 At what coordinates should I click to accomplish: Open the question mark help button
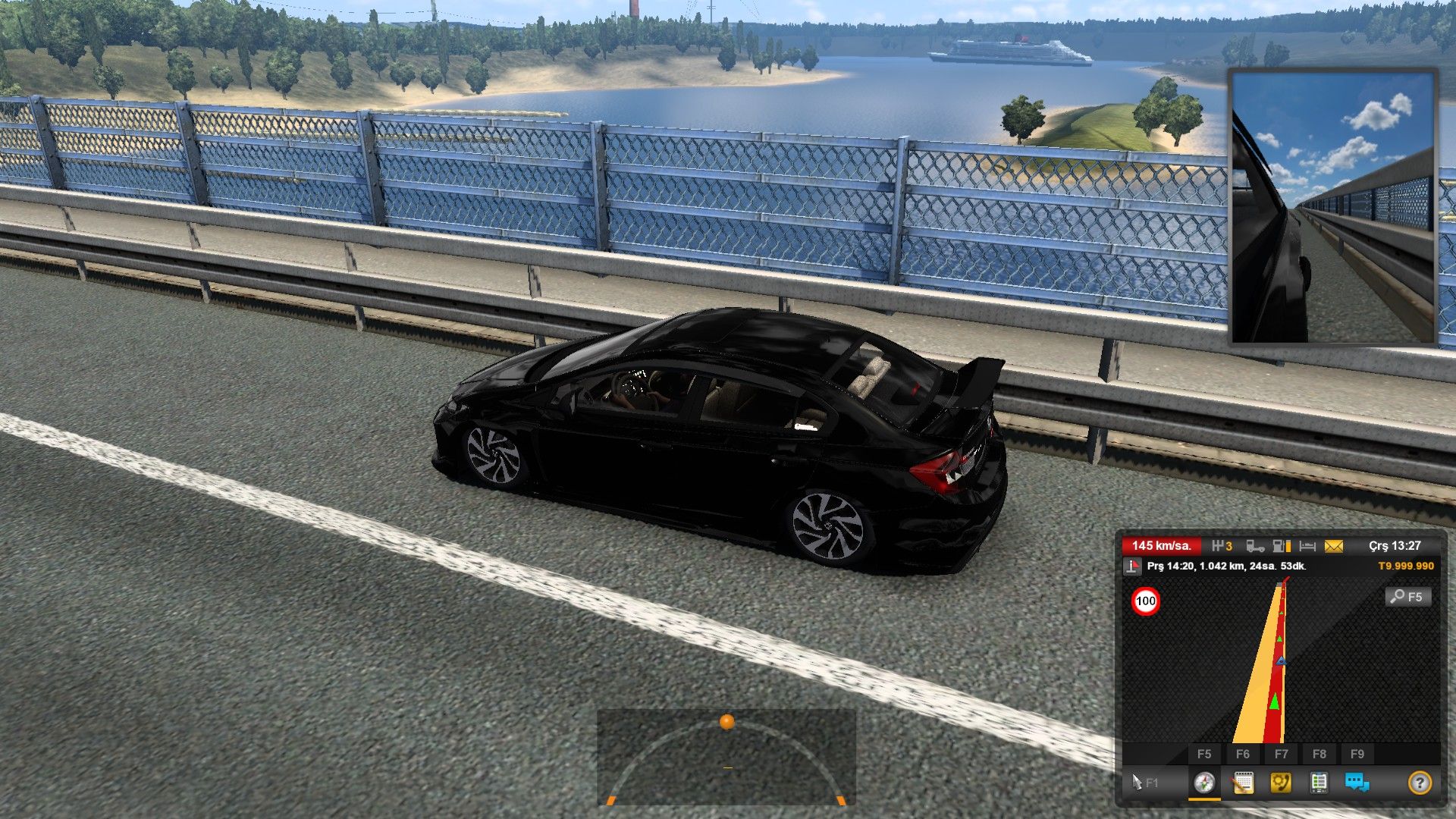click(x=1420, y=782)
